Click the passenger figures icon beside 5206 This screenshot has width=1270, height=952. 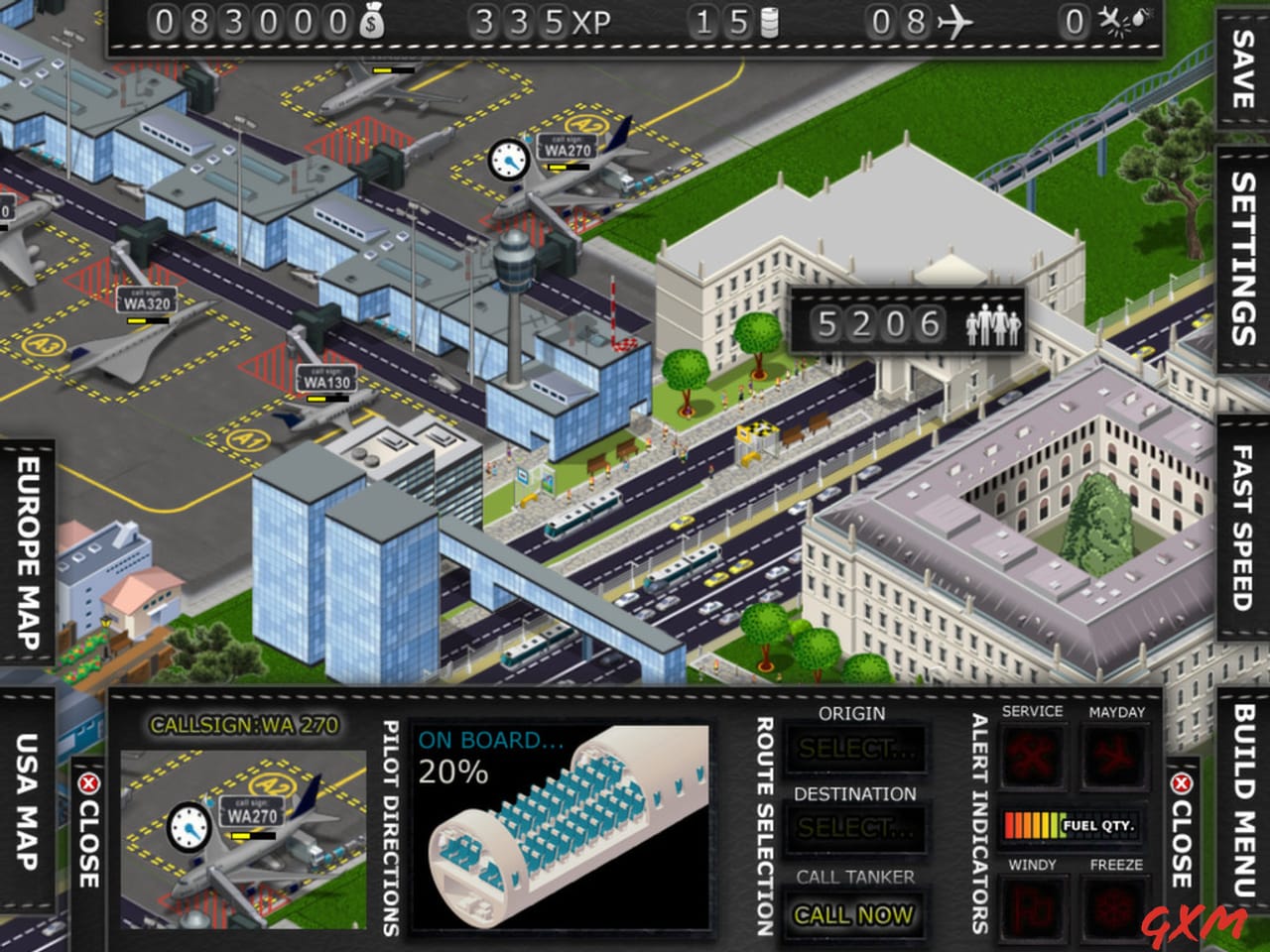[x=995, y=322]
